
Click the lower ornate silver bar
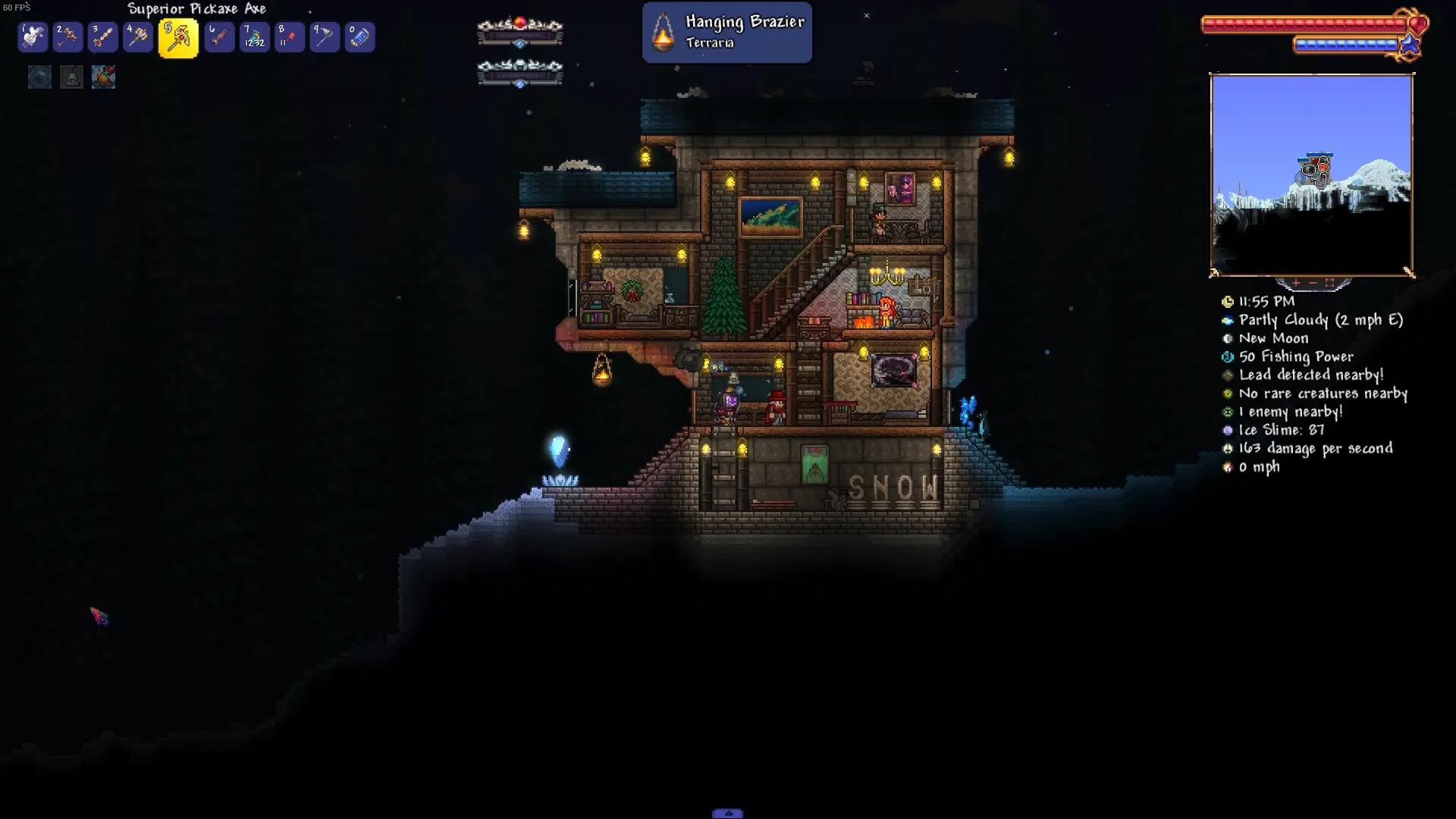pos(519,73)
